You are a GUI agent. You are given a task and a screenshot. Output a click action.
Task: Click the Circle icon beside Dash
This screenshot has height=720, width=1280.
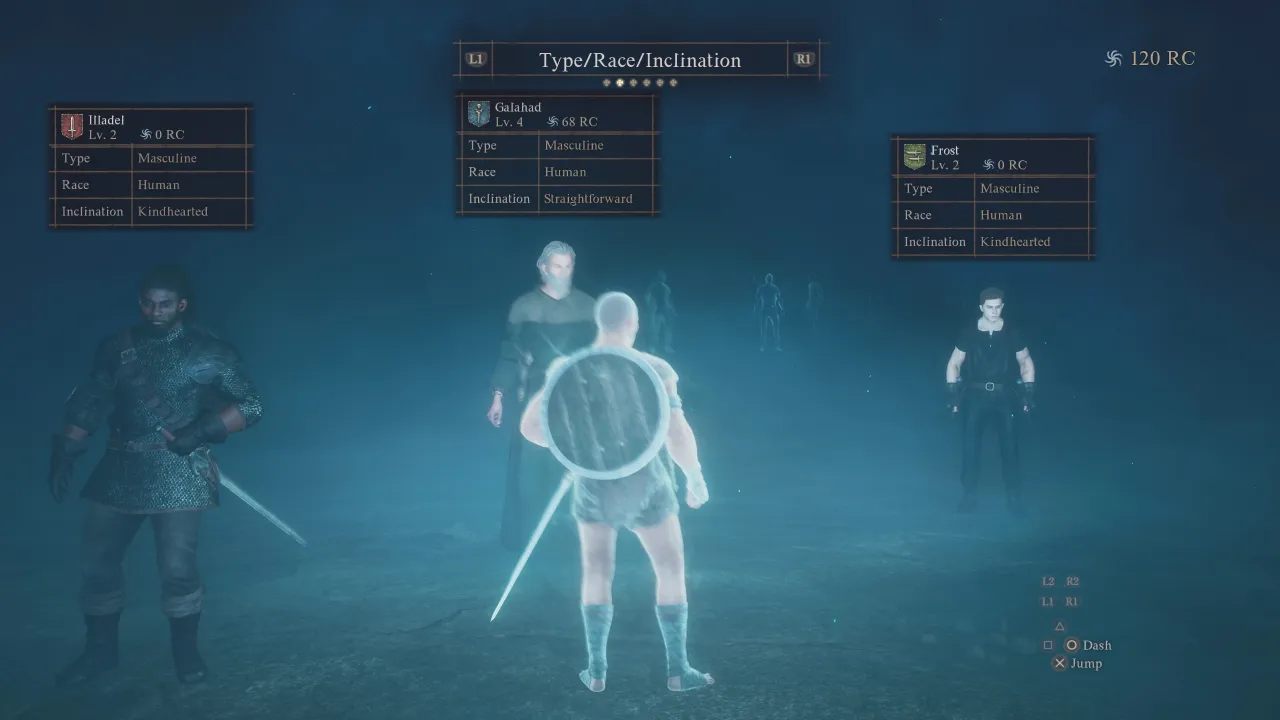click(1072, 645)
